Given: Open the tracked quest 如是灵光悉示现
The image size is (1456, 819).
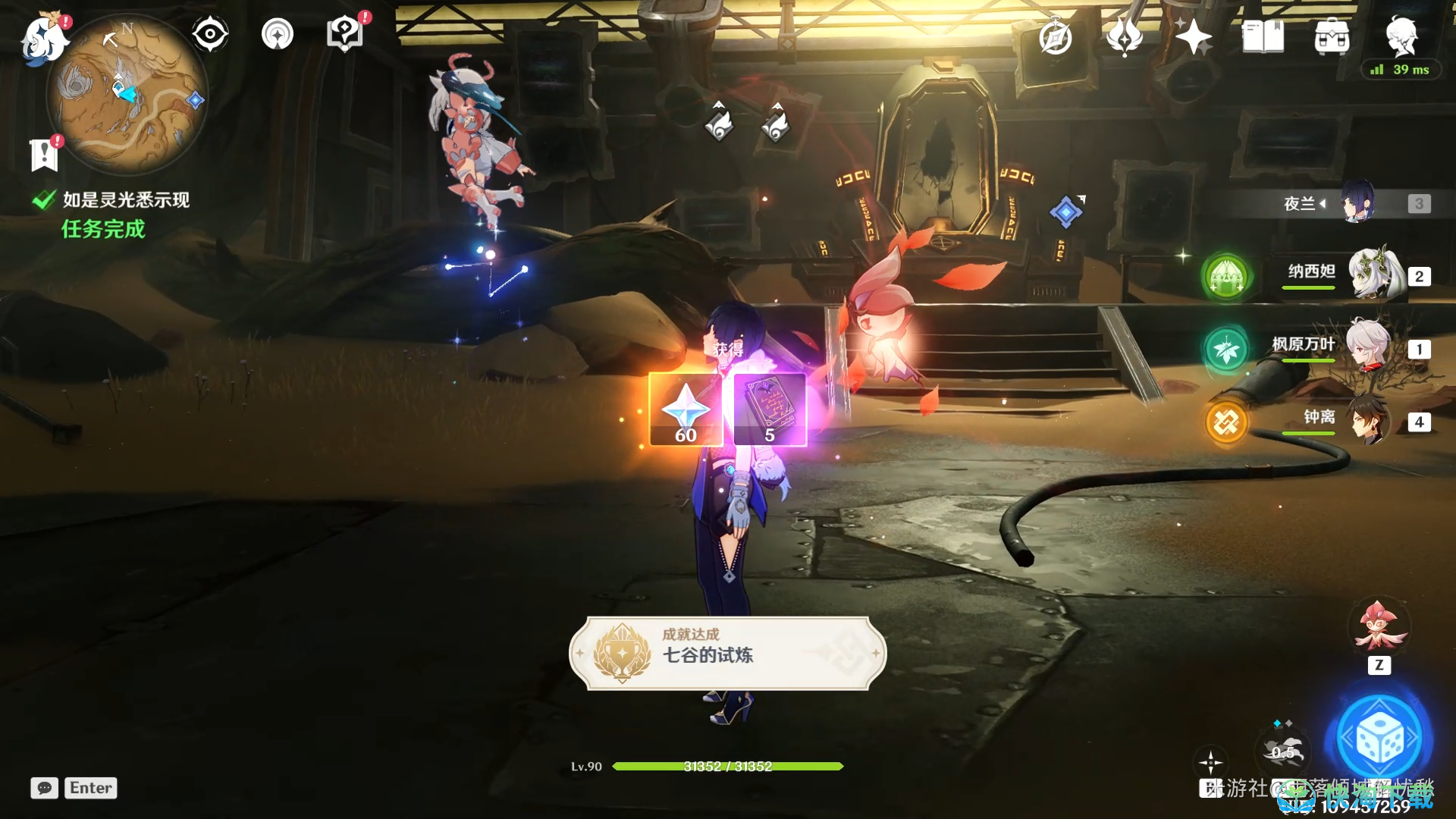Looking at the screenshot, I should point(125,200).
